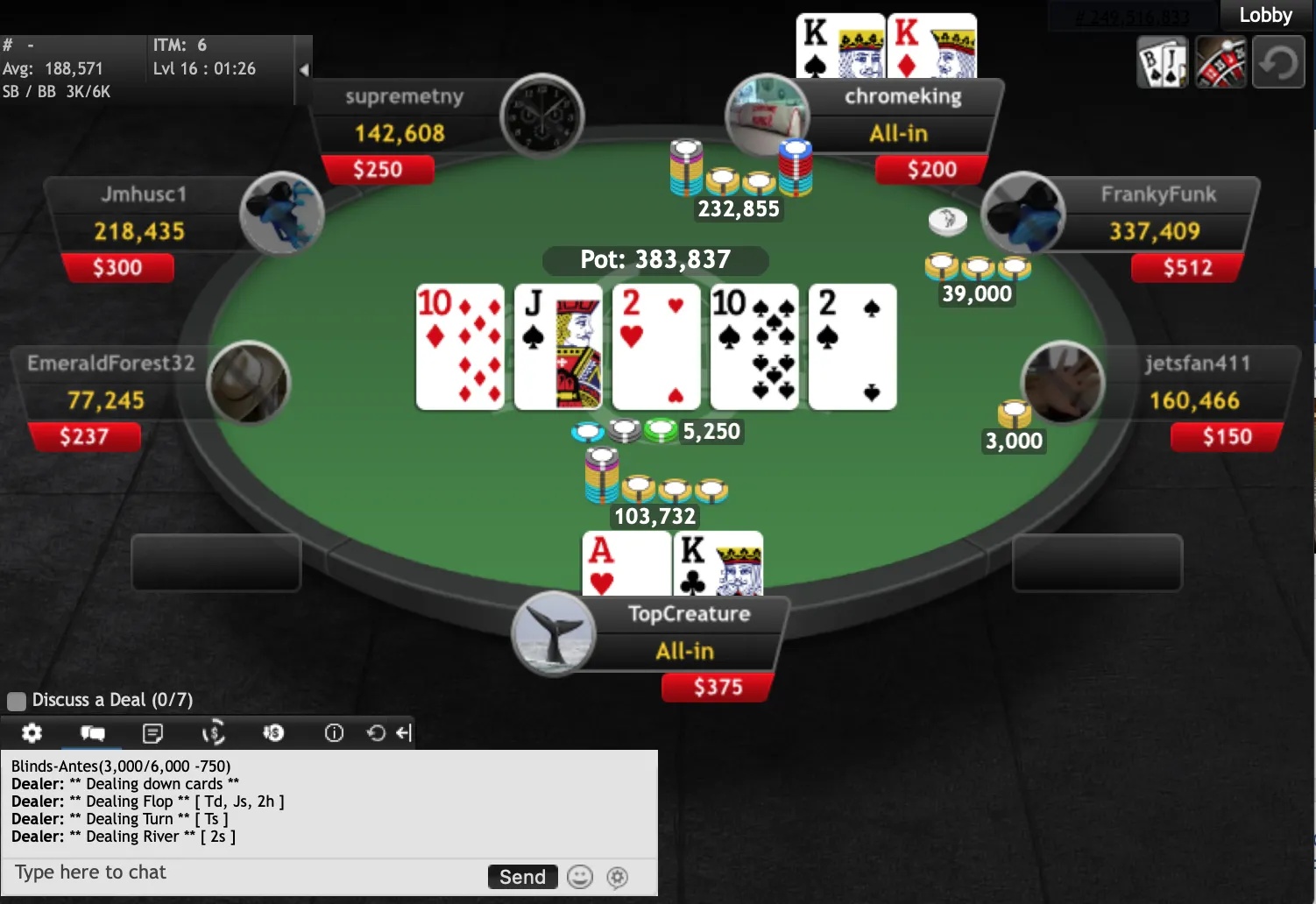
Task: Return to the Lobby
Action: tap(1265, 16)
